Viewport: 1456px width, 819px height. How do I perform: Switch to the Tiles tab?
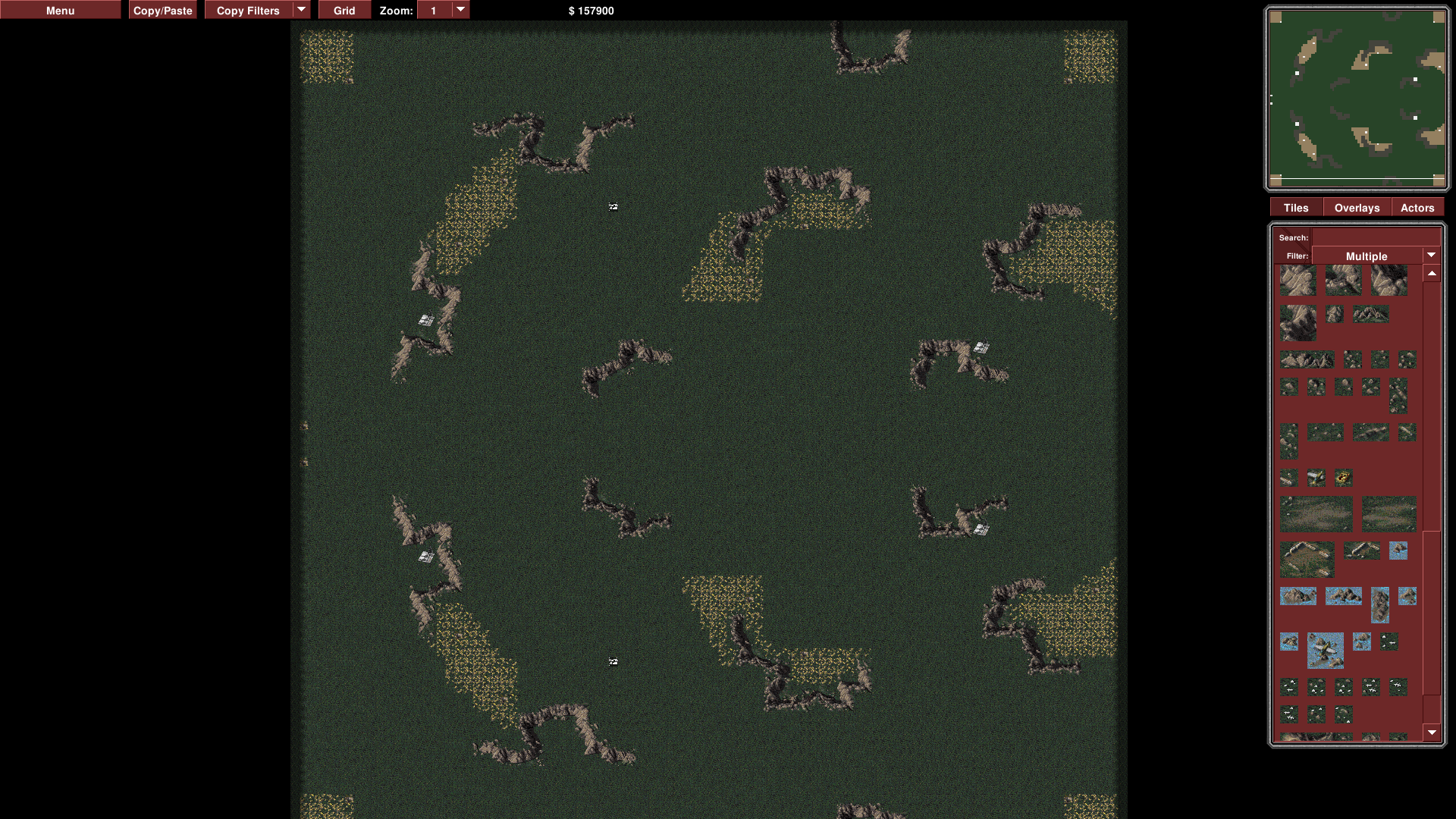point(1296,208)
